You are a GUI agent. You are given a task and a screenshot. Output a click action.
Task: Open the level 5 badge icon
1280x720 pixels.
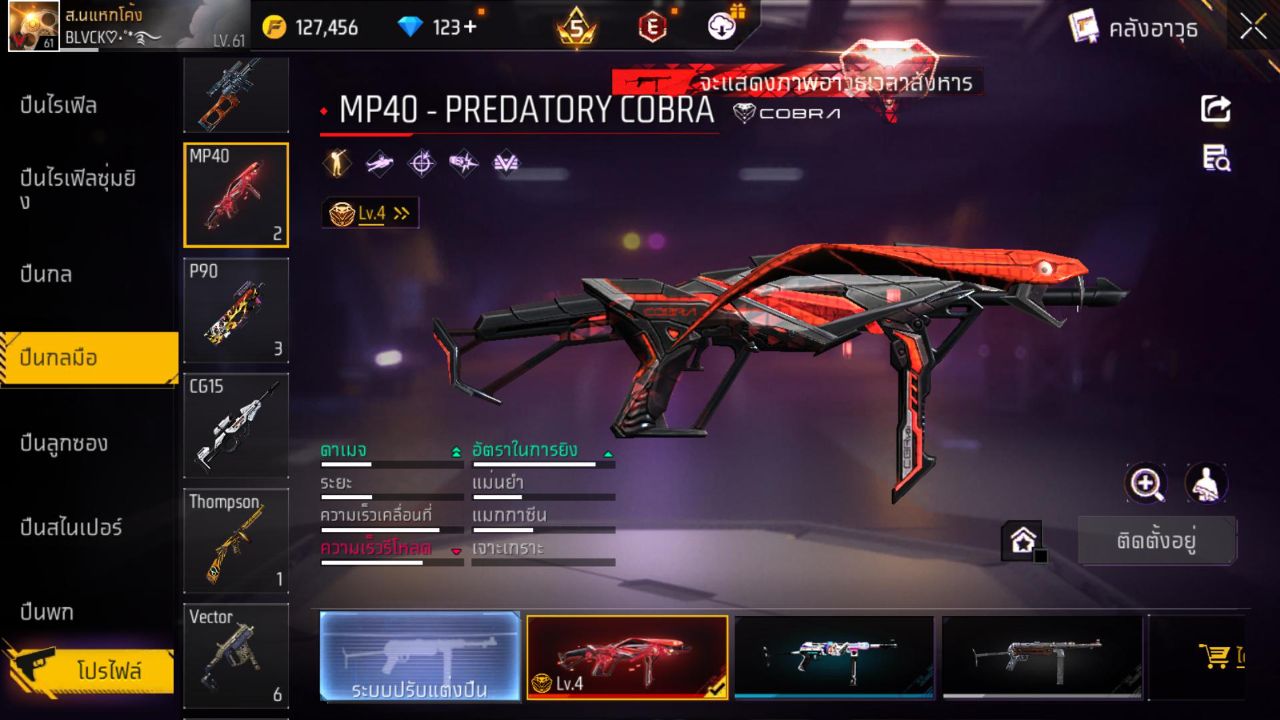click(x=575, y=28)
